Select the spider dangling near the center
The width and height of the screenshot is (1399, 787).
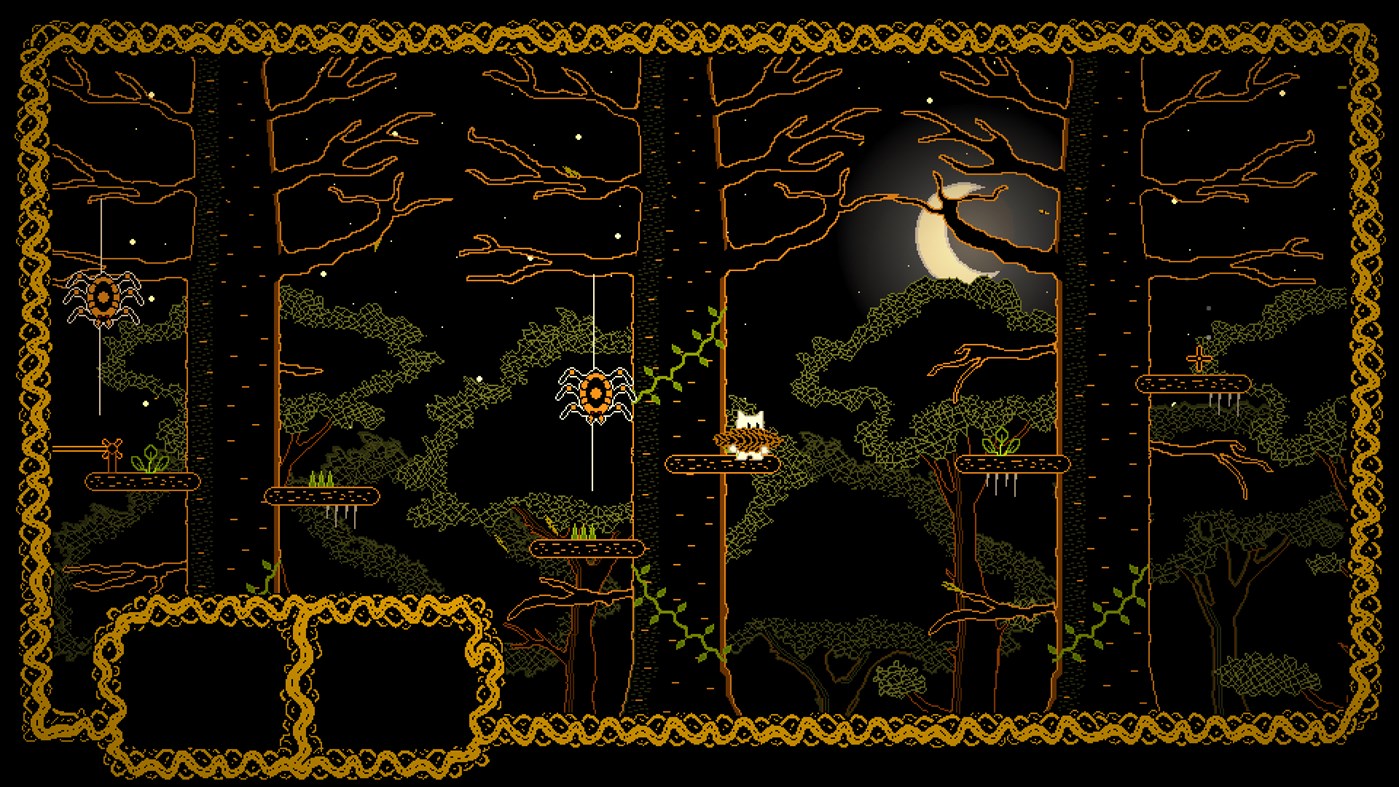(x=596, y=391)
